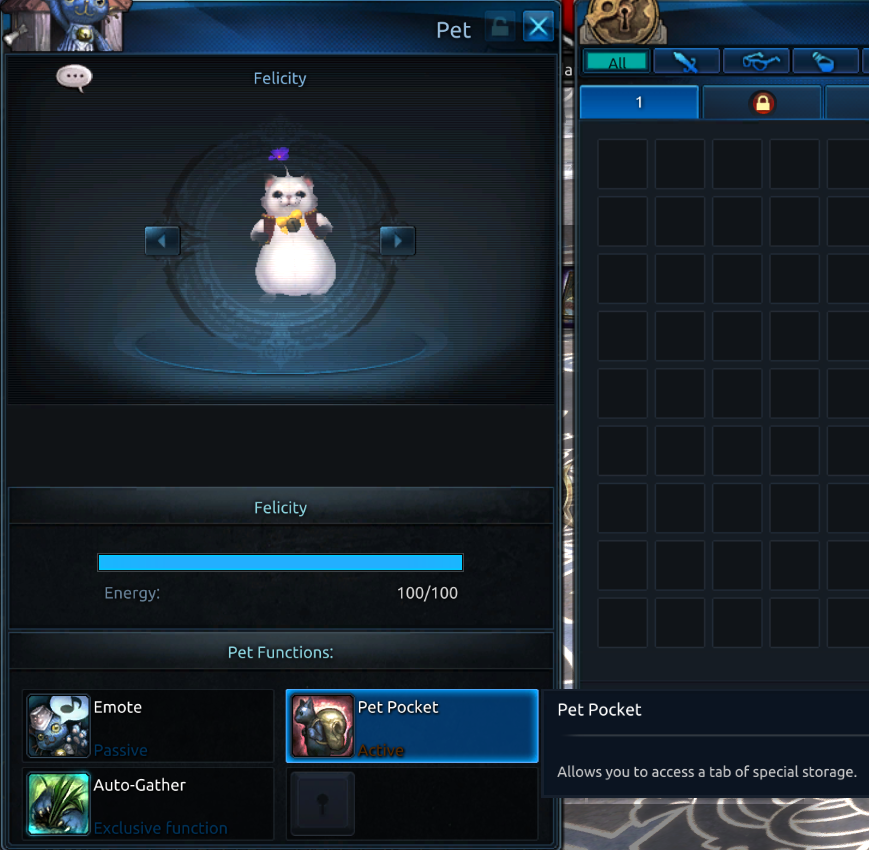Viewport: 869px width, 850px height.
Task: Filter storage by the sword icon
Action: pyautogui.click(x=686, y=62)
